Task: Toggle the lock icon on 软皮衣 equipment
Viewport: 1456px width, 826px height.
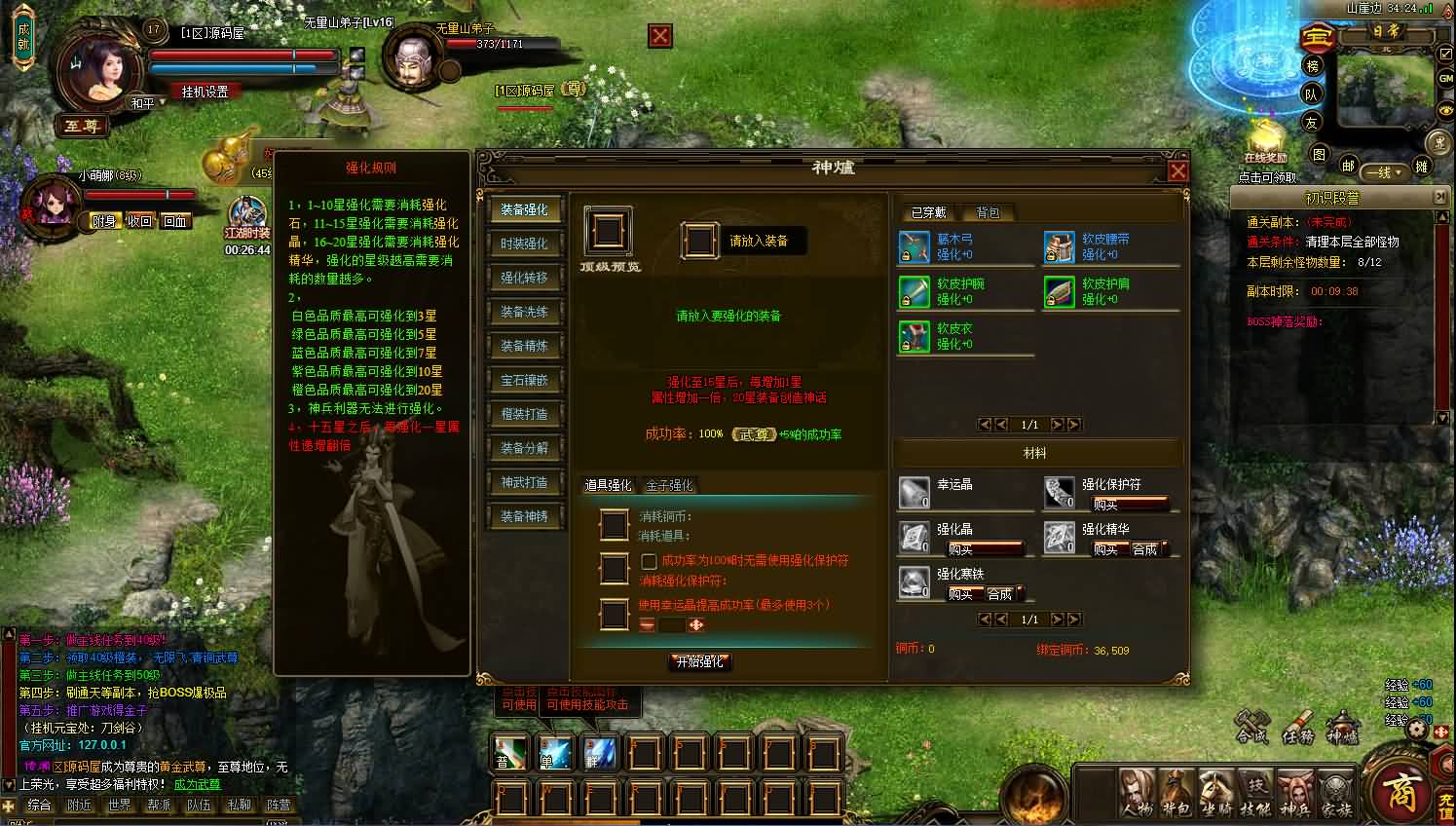Action: pos(905,347)
